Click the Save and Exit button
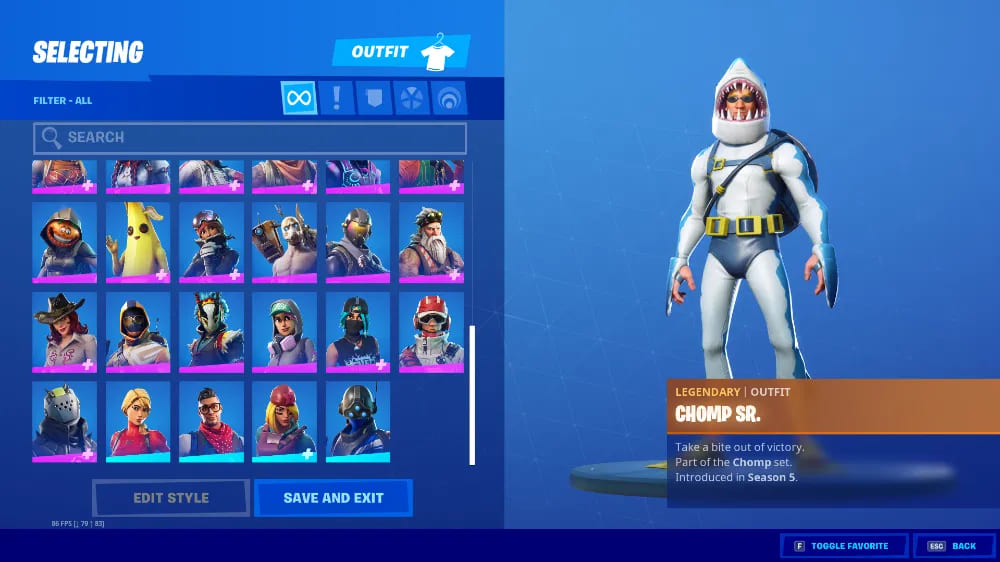The width and height of the screenshot is (1000, 562). (333, 498)
